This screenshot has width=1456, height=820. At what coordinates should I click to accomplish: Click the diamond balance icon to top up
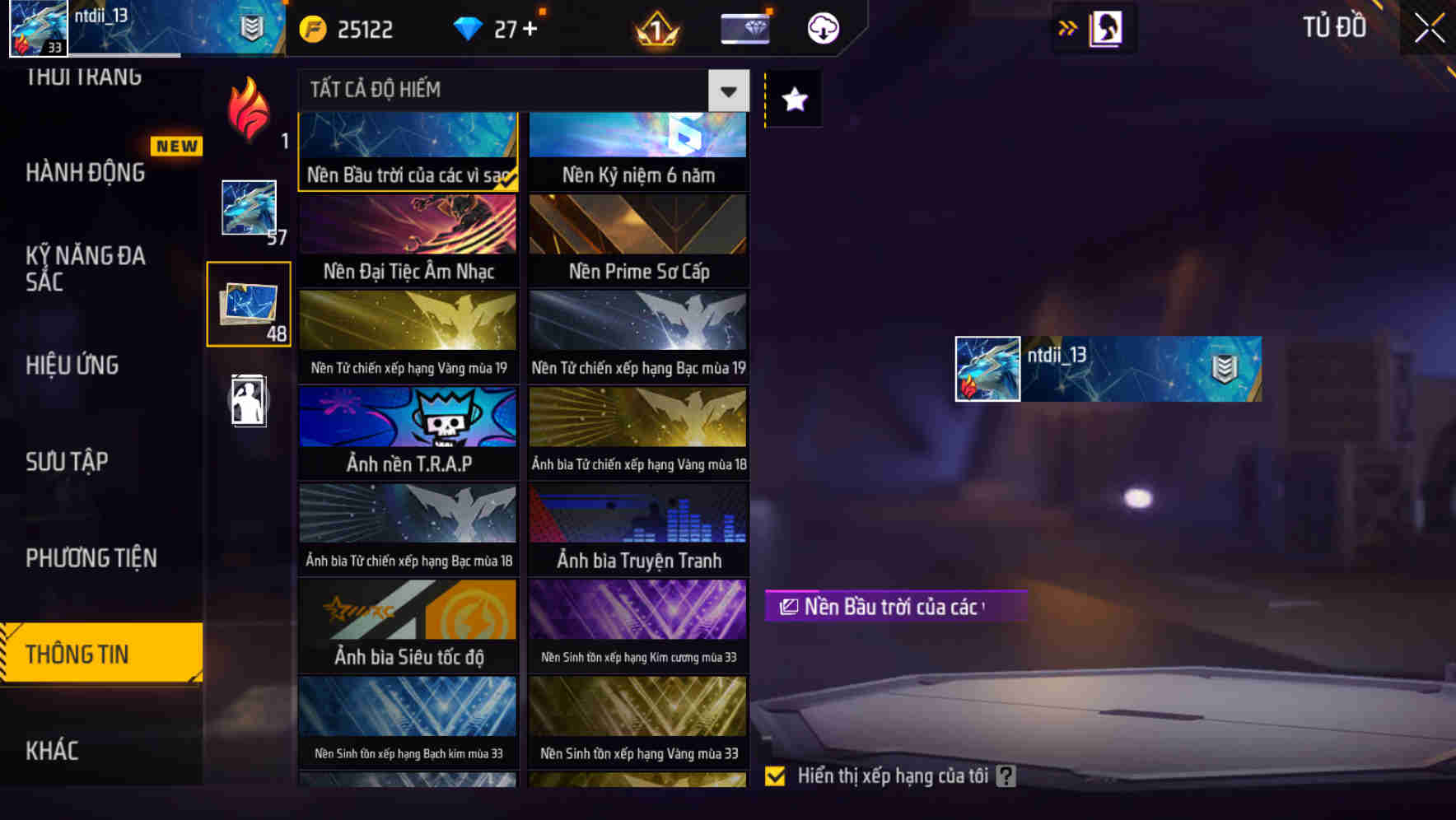coord(469,27)
